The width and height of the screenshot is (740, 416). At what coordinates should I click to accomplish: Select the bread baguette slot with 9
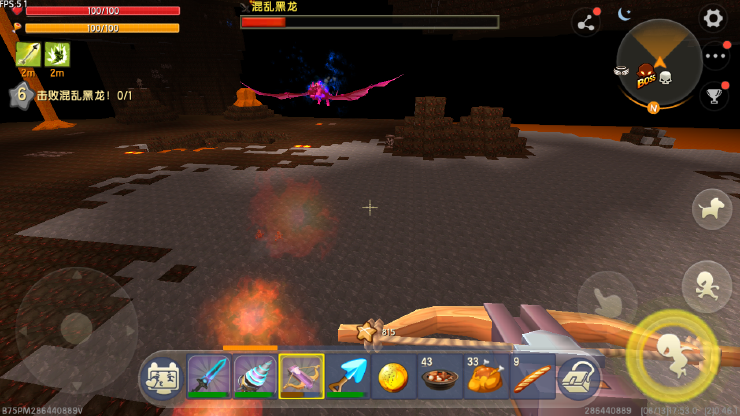coord(532,378)
